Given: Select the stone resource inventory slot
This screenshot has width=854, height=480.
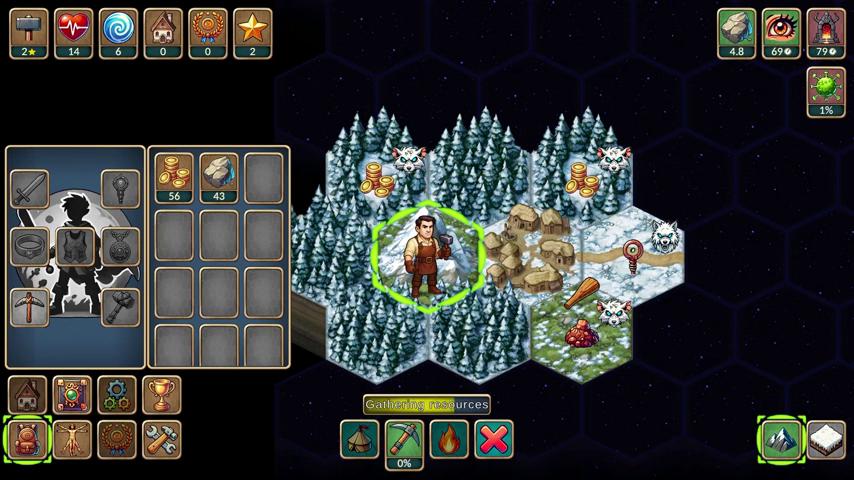Looking at the screenshot, I should click(x=219, y=177).
